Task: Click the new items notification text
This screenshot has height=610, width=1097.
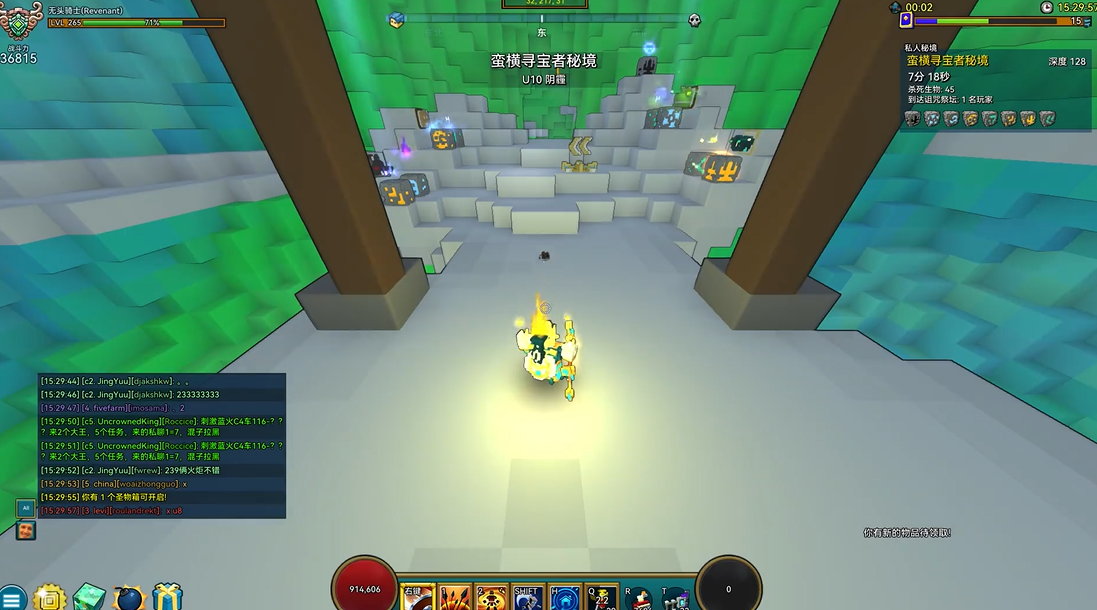Action: coord(907,533)
